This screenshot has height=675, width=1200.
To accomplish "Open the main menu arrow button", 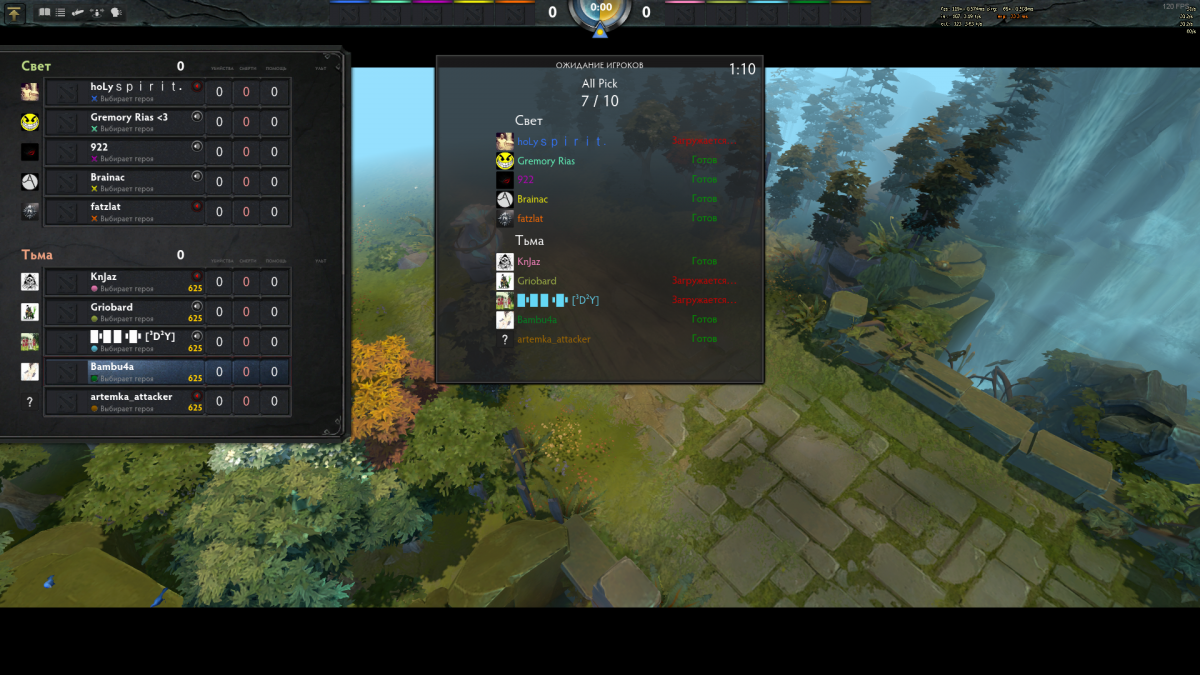I will [x=14, y=13].
